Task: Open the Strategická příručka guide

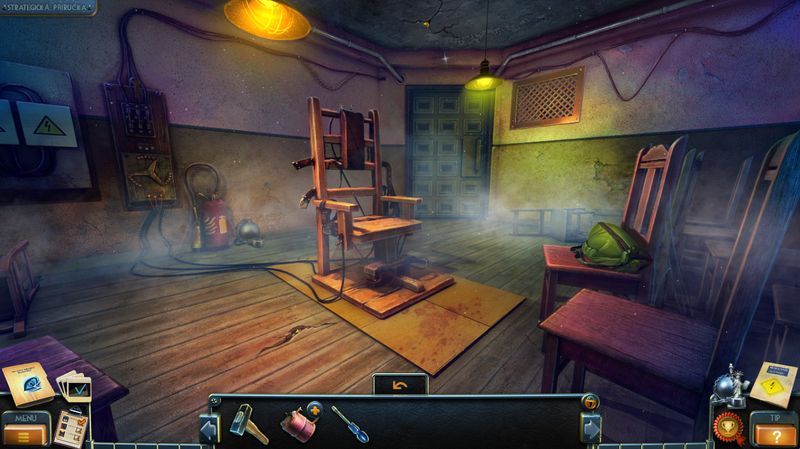Action: pyautogui.click(x=48, y=7)
